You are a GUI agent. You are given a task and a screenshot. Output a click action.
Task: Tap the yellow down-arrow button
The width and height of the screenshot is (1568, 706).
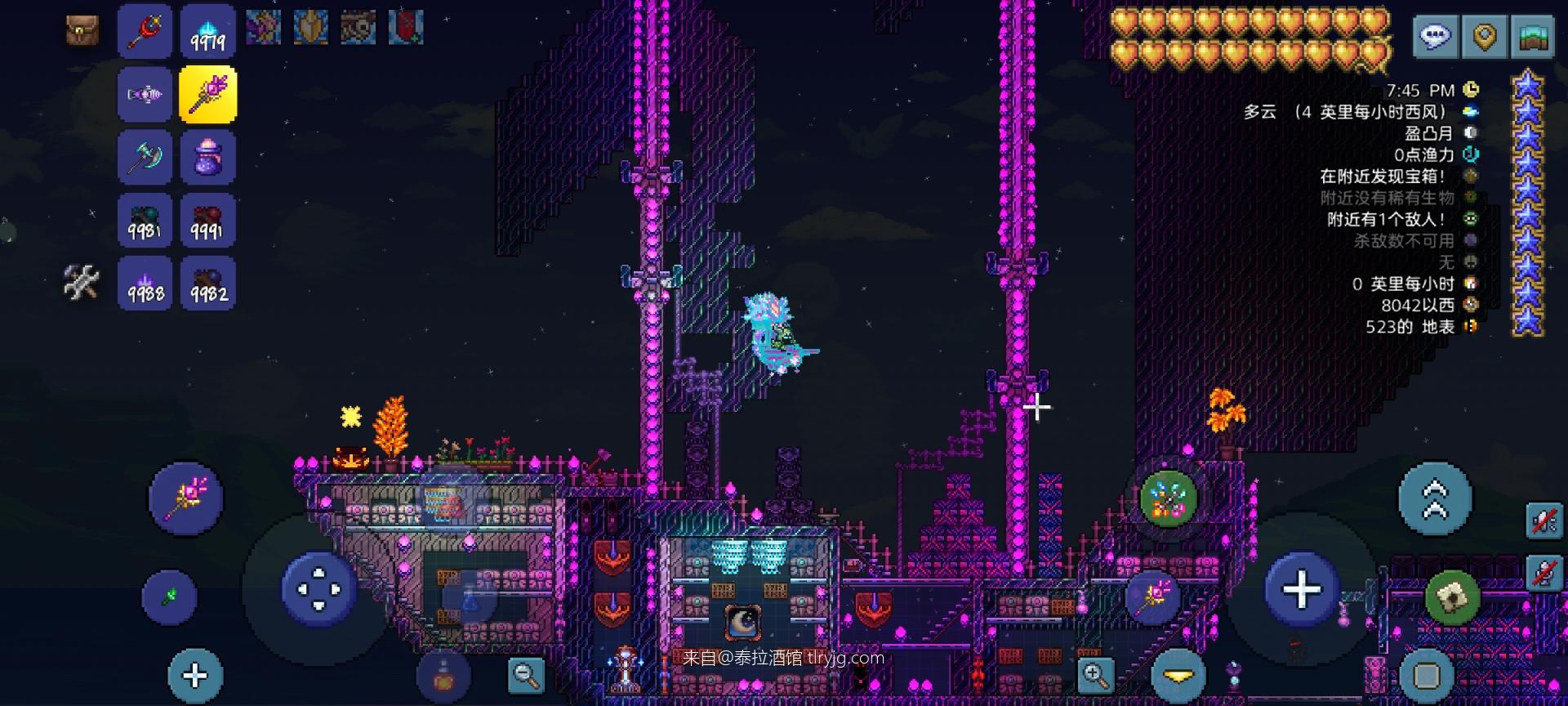(x=1178, y=676)
